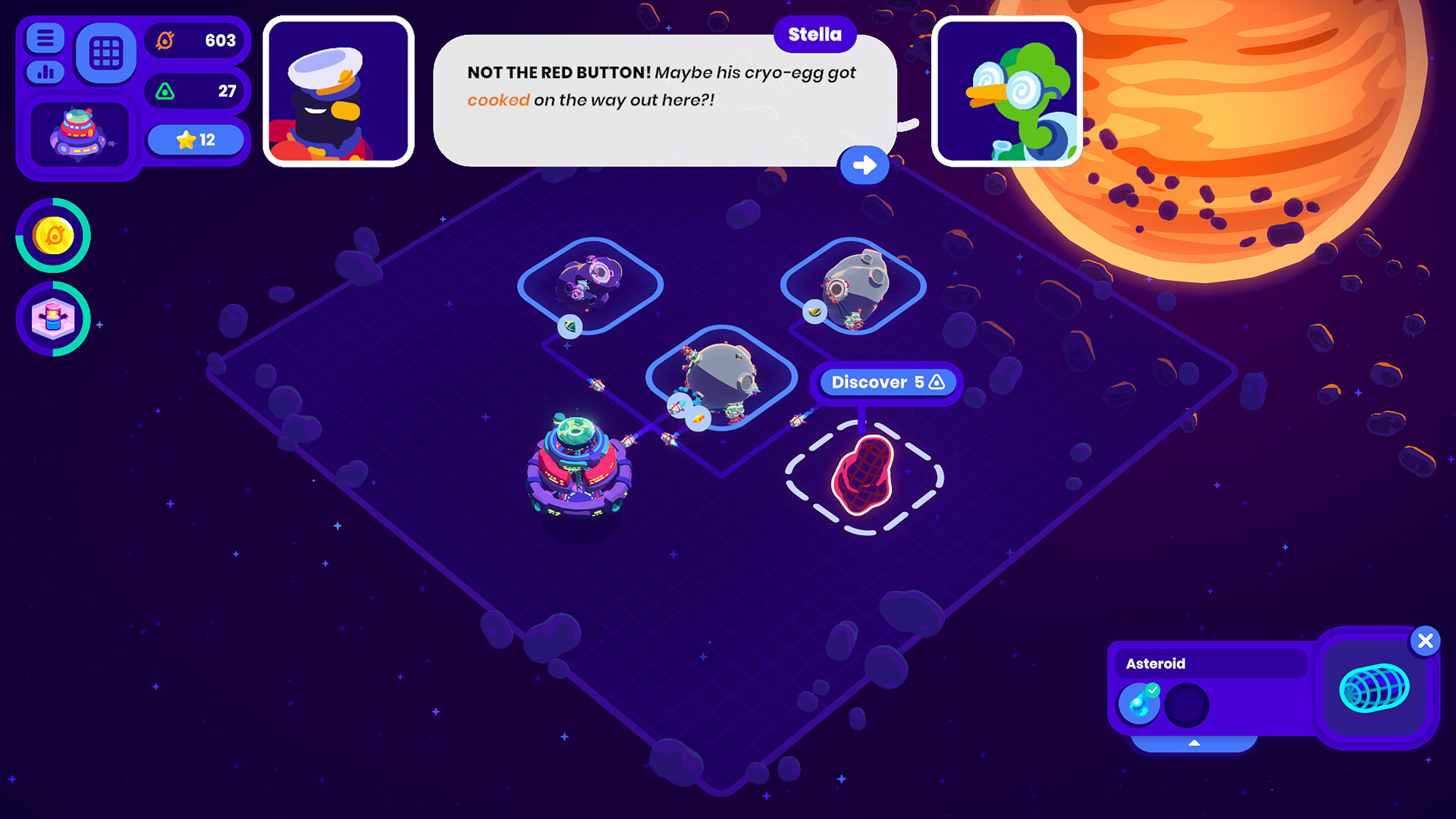The height and width of the screenshot is (819, 1456).
Task: Select the spaceship base thumbnail panel
Action: pyautogui.click(x=79, y=133)
